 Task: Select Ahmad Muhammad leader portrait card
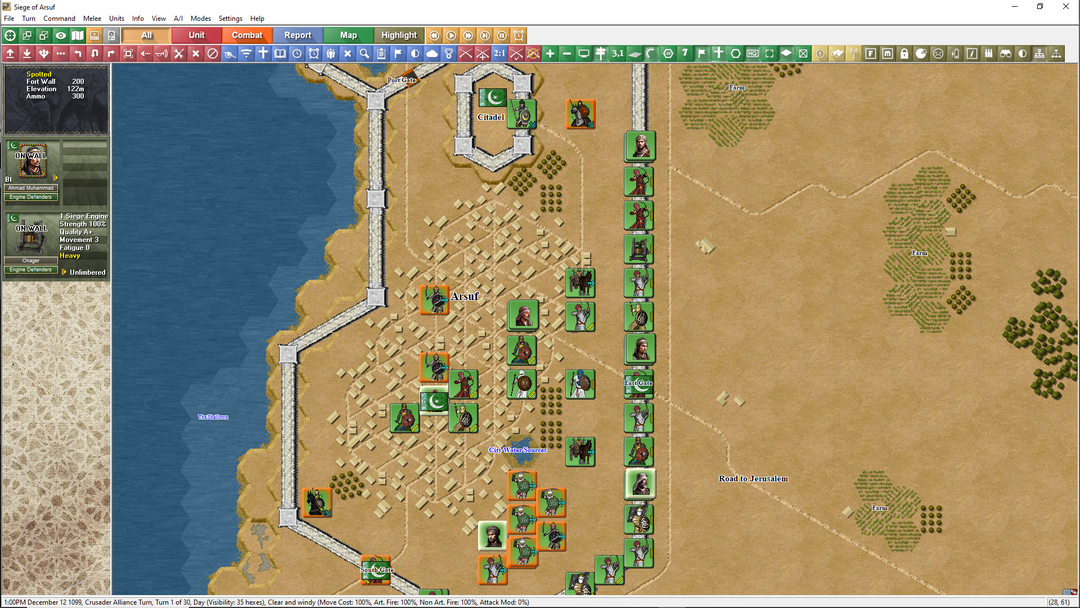32,165
